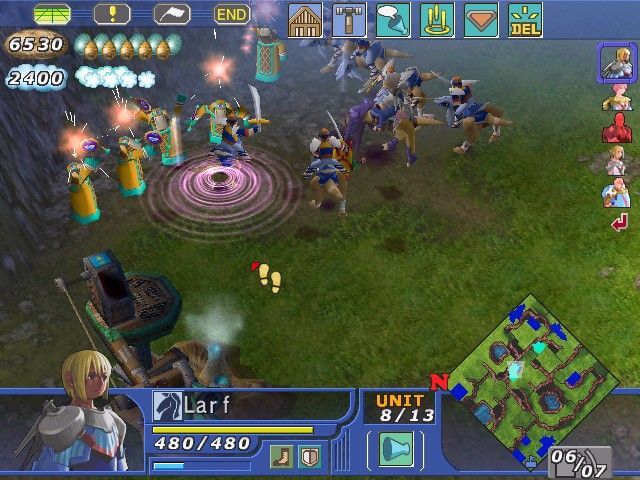Open the exclamation mark alert button
Screen dimensions: 640x480
tap(112, 15)
